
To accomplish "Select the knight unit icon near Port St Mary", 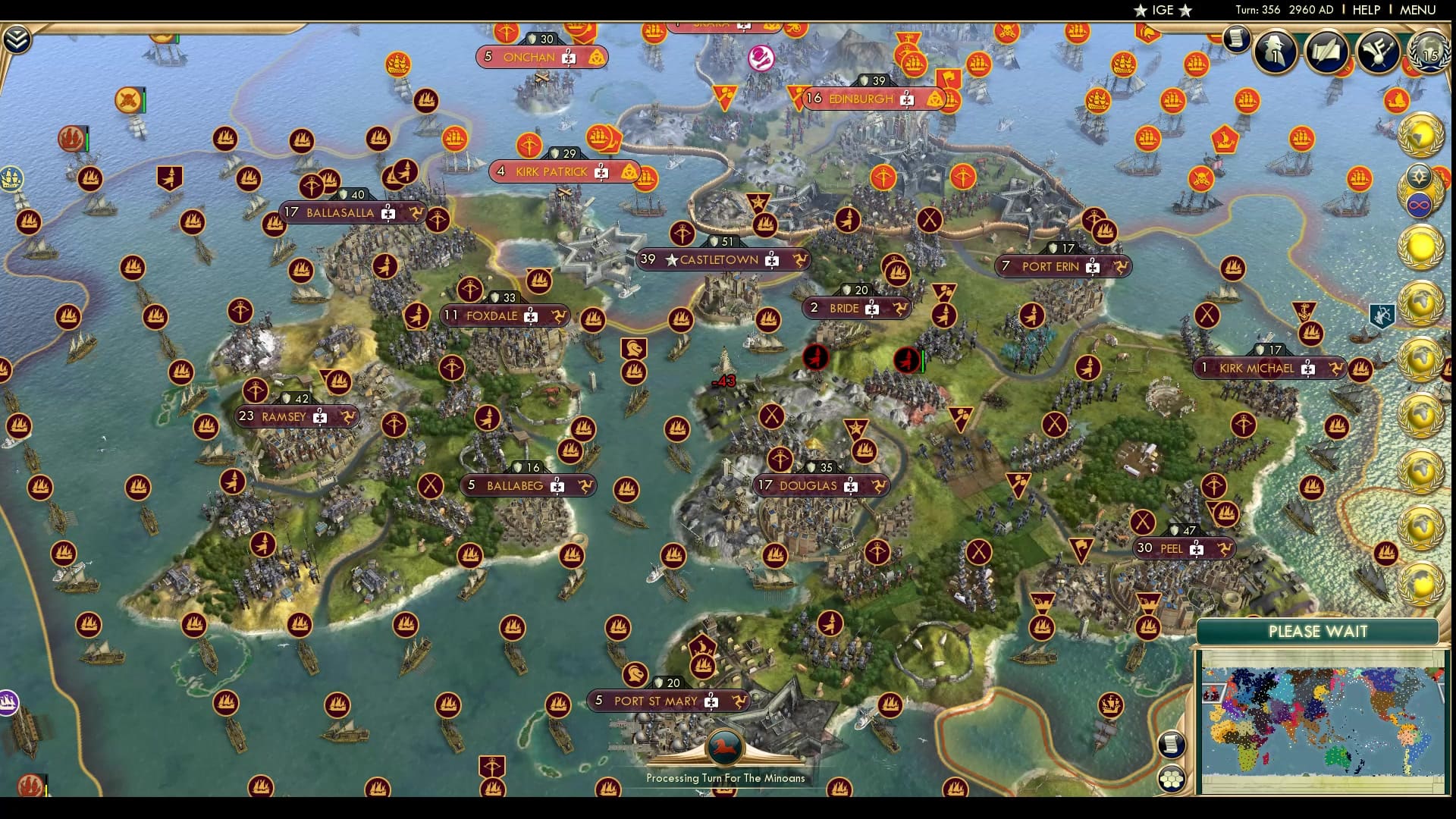I will (635, 676).
